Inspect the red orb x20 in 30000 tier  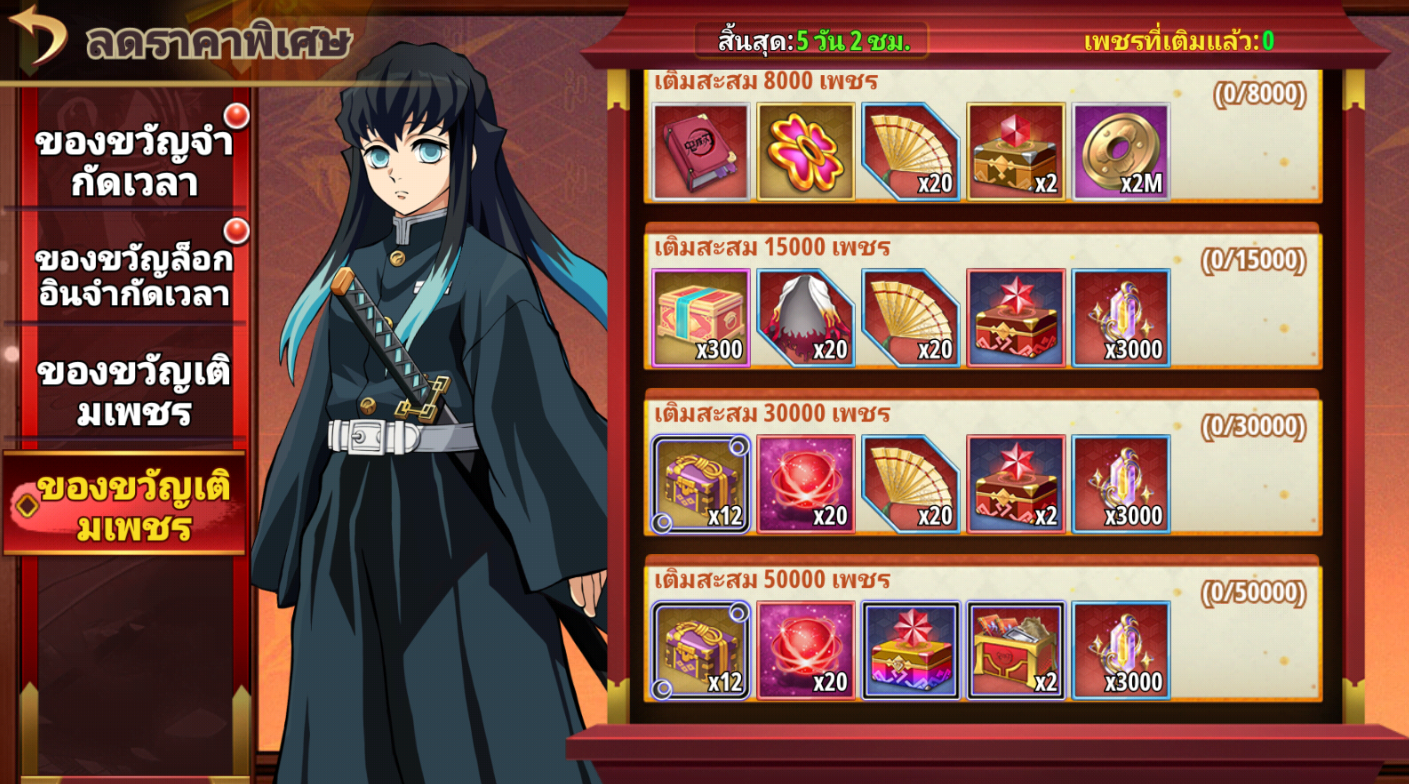point(805,484)
